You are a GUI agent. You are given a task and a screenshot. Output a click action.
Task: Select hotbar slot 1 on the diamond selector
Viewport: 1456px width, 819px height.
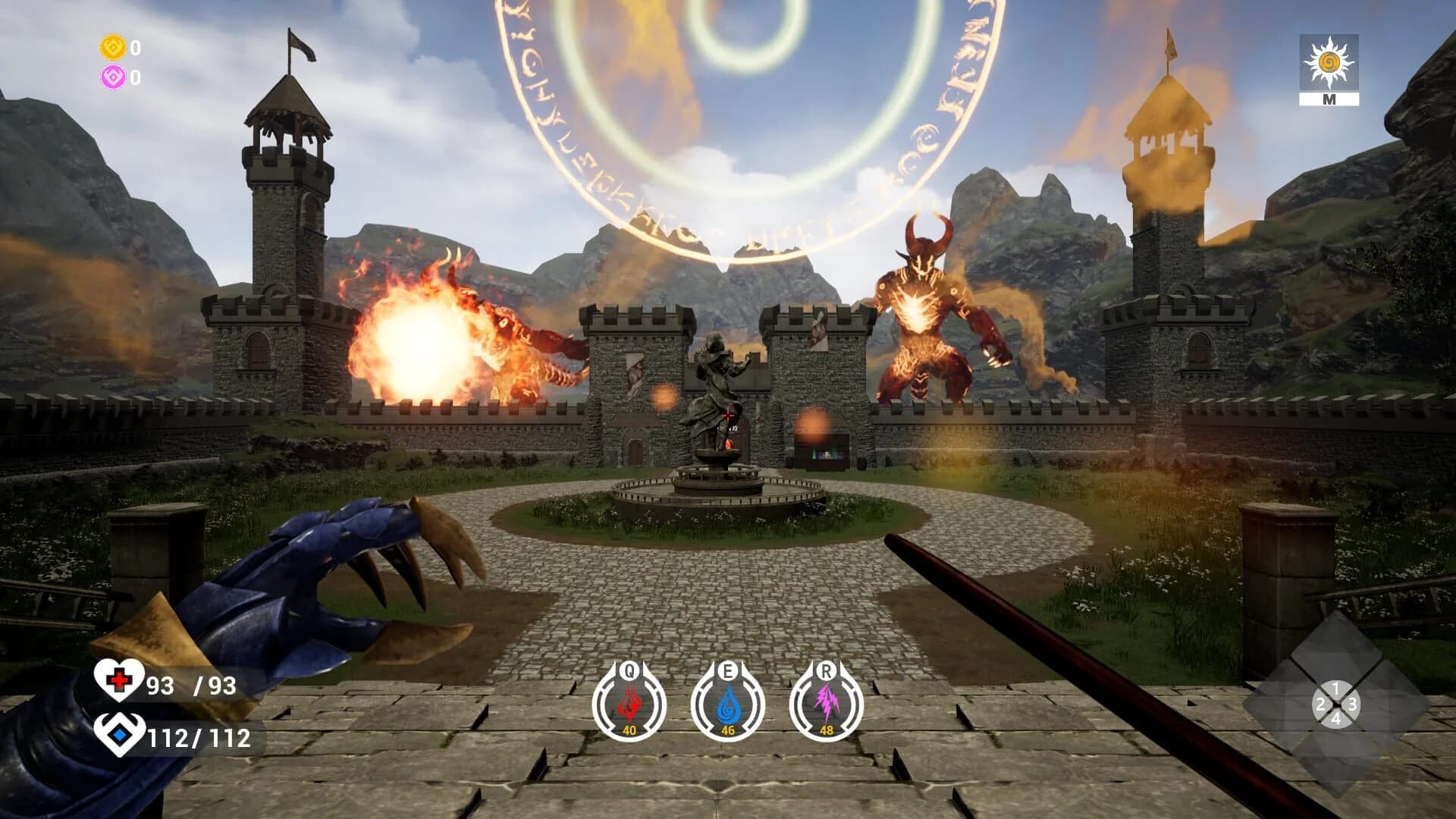pyautogui.click(x=1336, y=688)
